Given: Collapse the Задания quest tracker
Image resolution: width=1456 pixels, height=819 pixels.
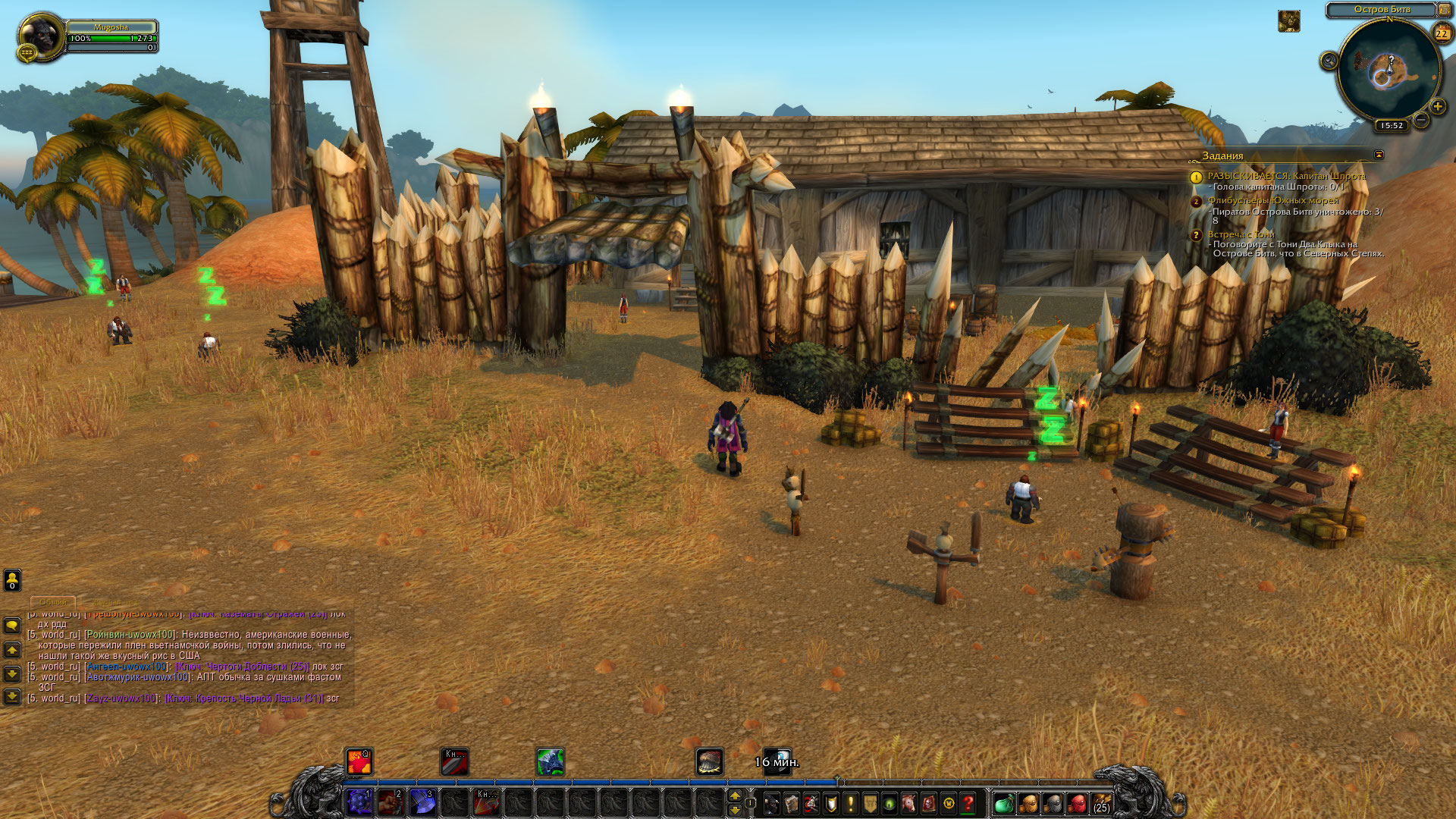Looking at the screenshot, I should pos(1379,155).
